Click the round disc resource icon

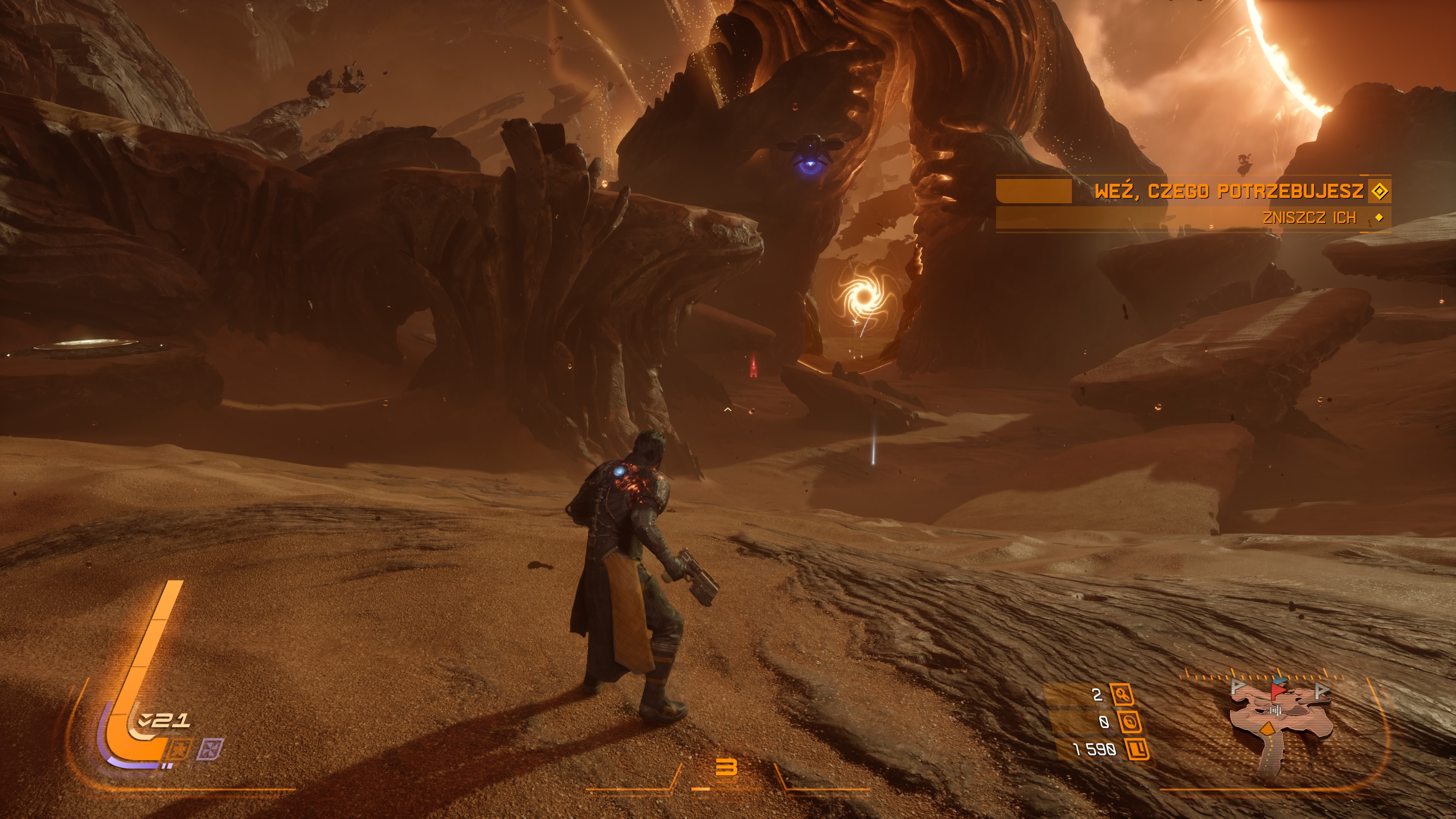click(1129, 722)
